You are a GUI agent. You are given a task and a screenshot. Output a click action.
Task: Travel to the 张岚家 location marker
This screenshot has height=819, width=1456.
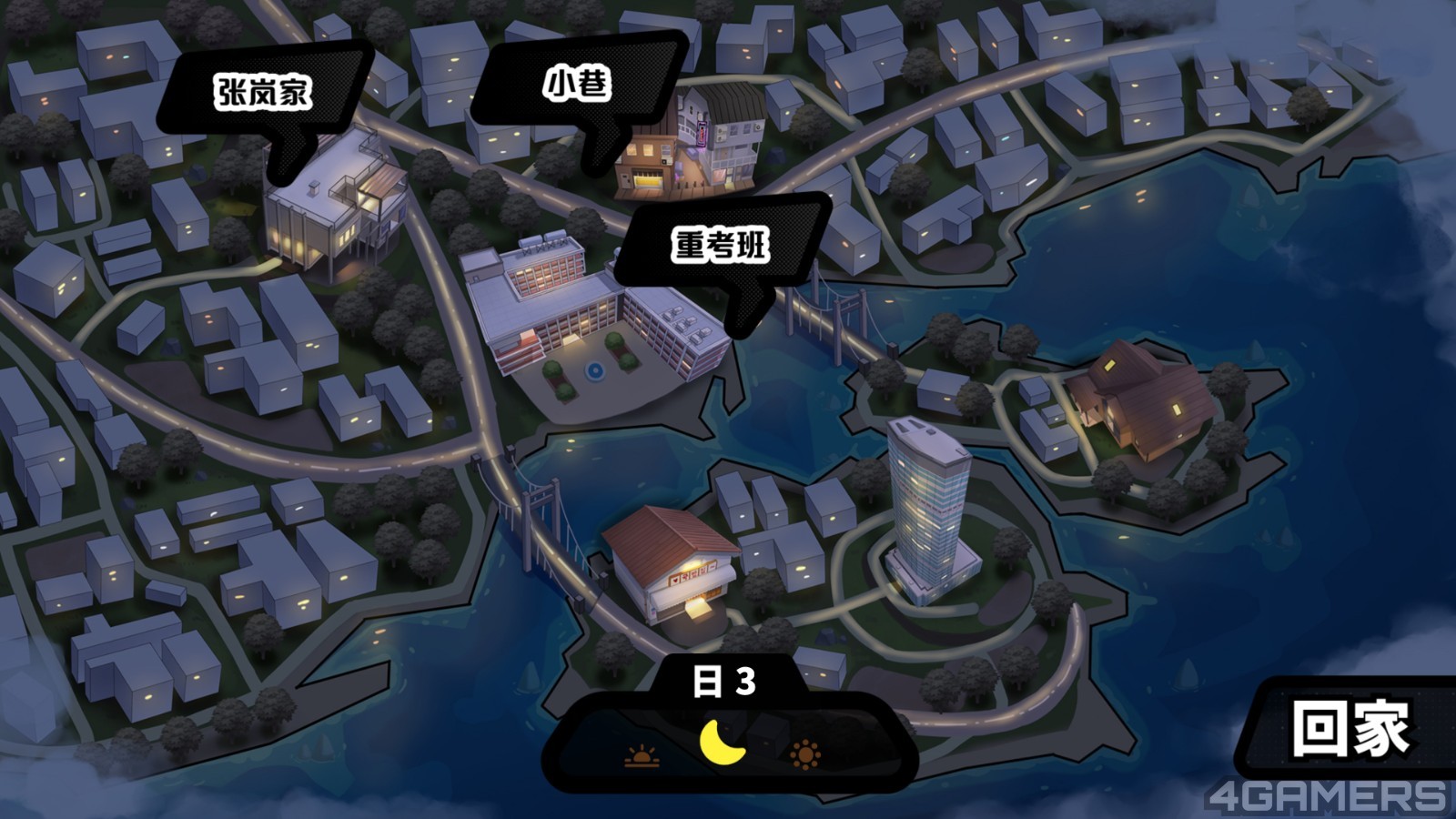click(264, 93)
